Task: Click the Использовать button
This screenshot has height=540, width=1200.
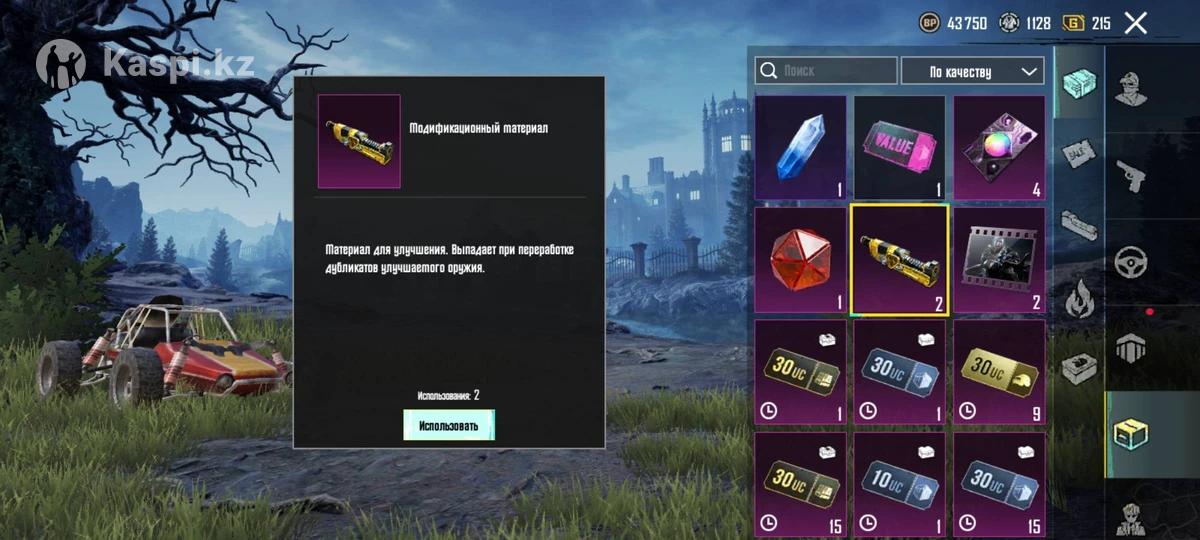Action: (448, 425)
